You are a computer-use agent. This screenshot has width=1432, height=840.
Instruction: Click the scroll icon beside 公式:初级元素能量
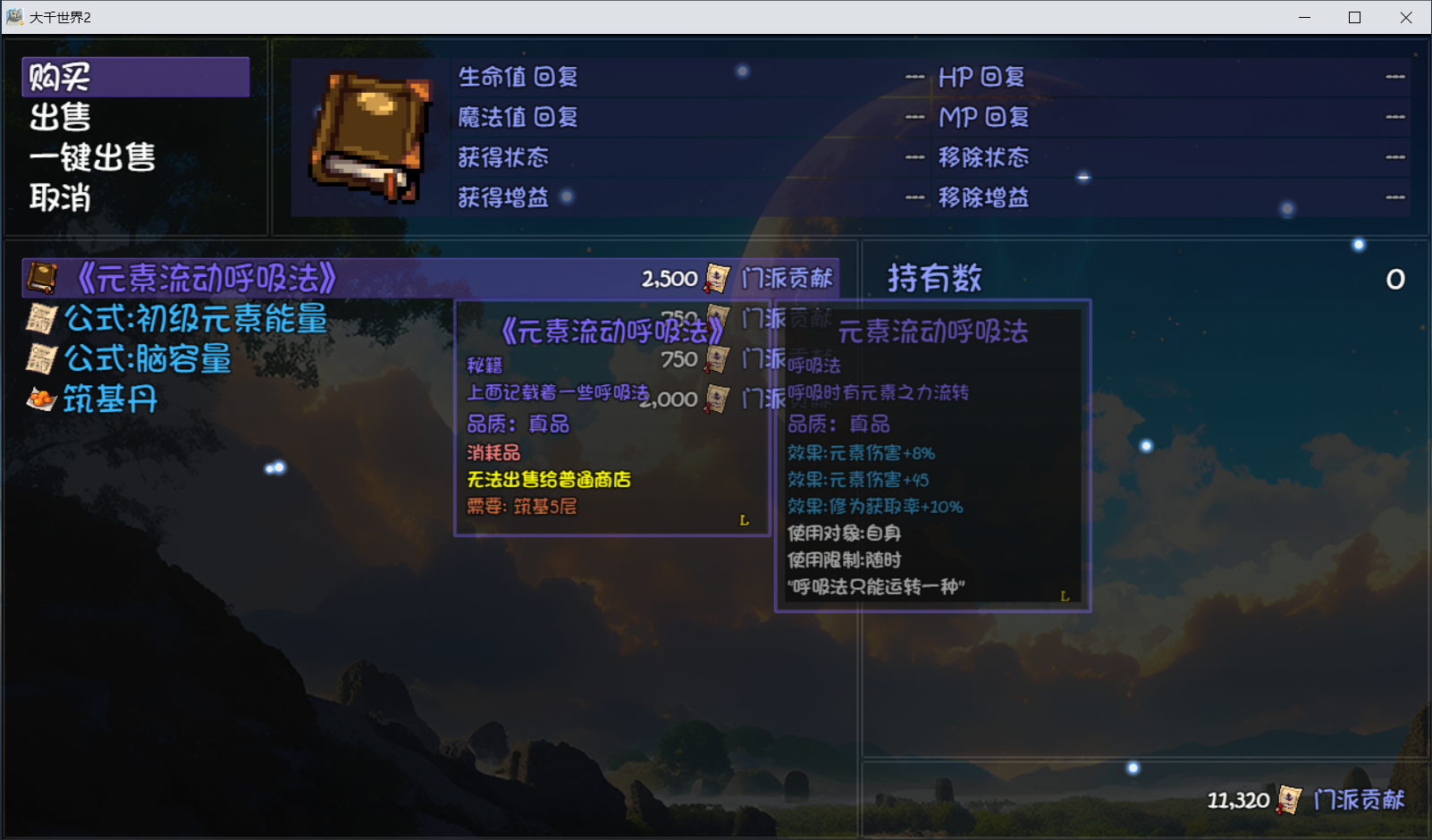pyautogui.click(x=40, y=319)
